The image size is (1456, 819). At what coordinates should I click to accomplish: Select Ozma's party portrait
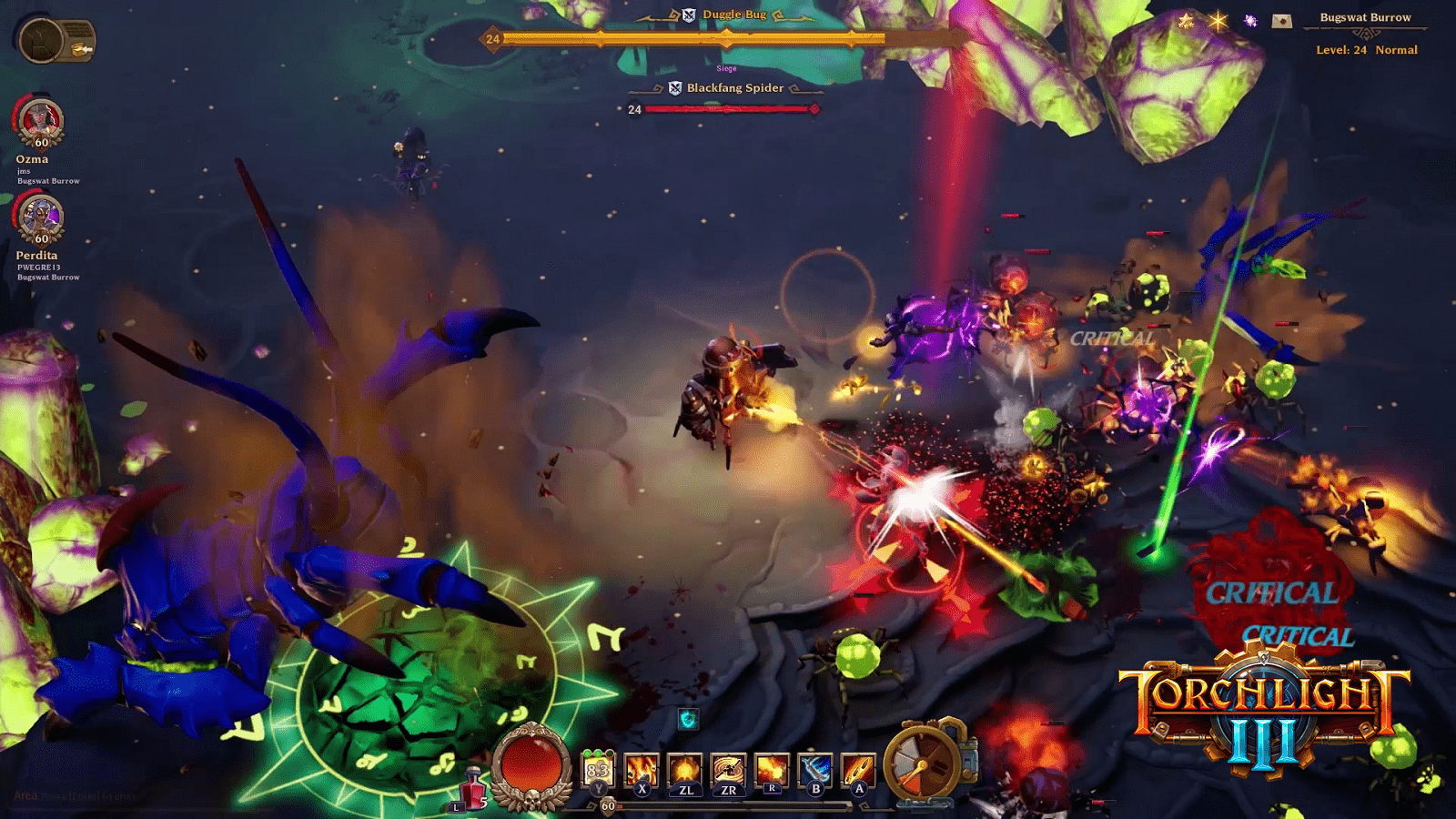(x=41, y=123)
